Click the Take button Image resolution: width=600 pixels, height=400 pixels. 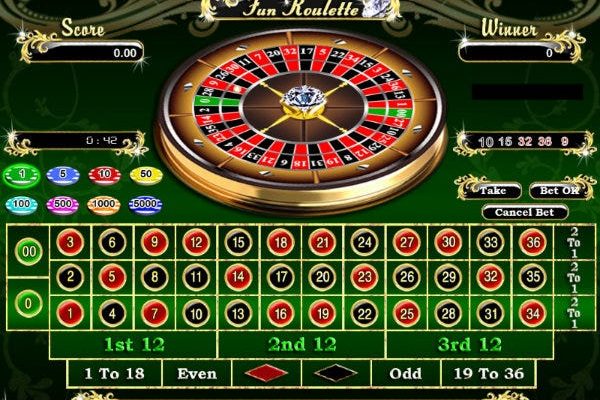click(x=492, y=190)
